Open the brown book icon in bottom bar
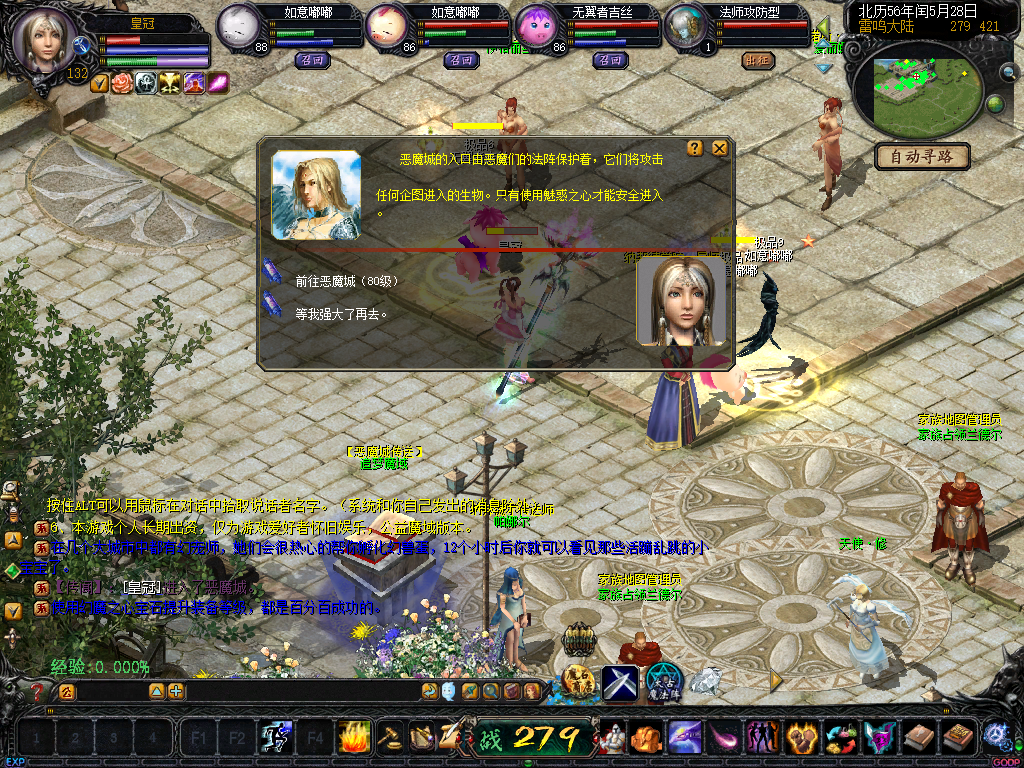This screenshot has height=768, width=1024. [x=919, y=738]
